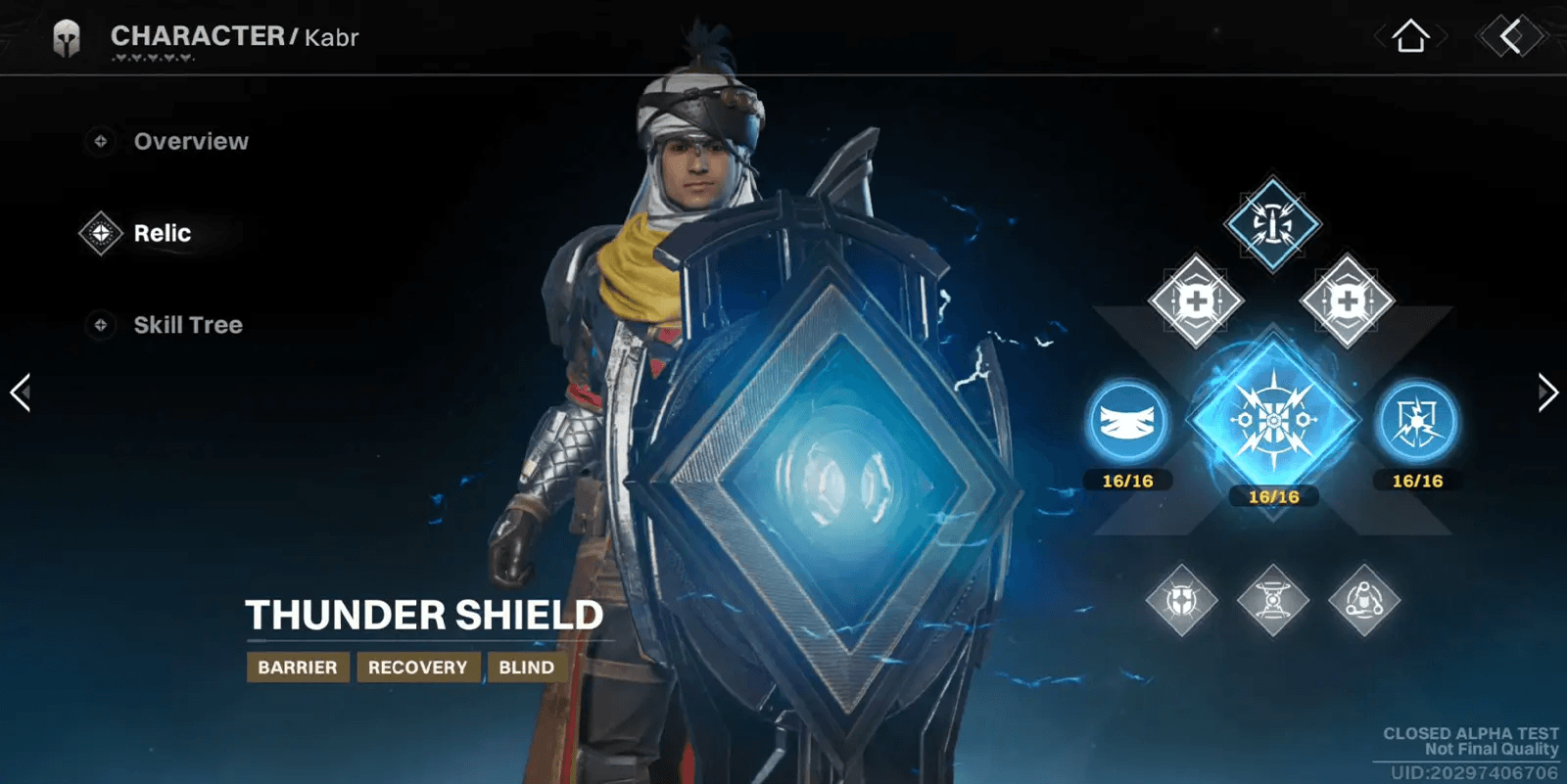Screen dimensions: 1567x784
Task: Select the central Thunder Shield relic icon
Action: [x=1273, y=421]
